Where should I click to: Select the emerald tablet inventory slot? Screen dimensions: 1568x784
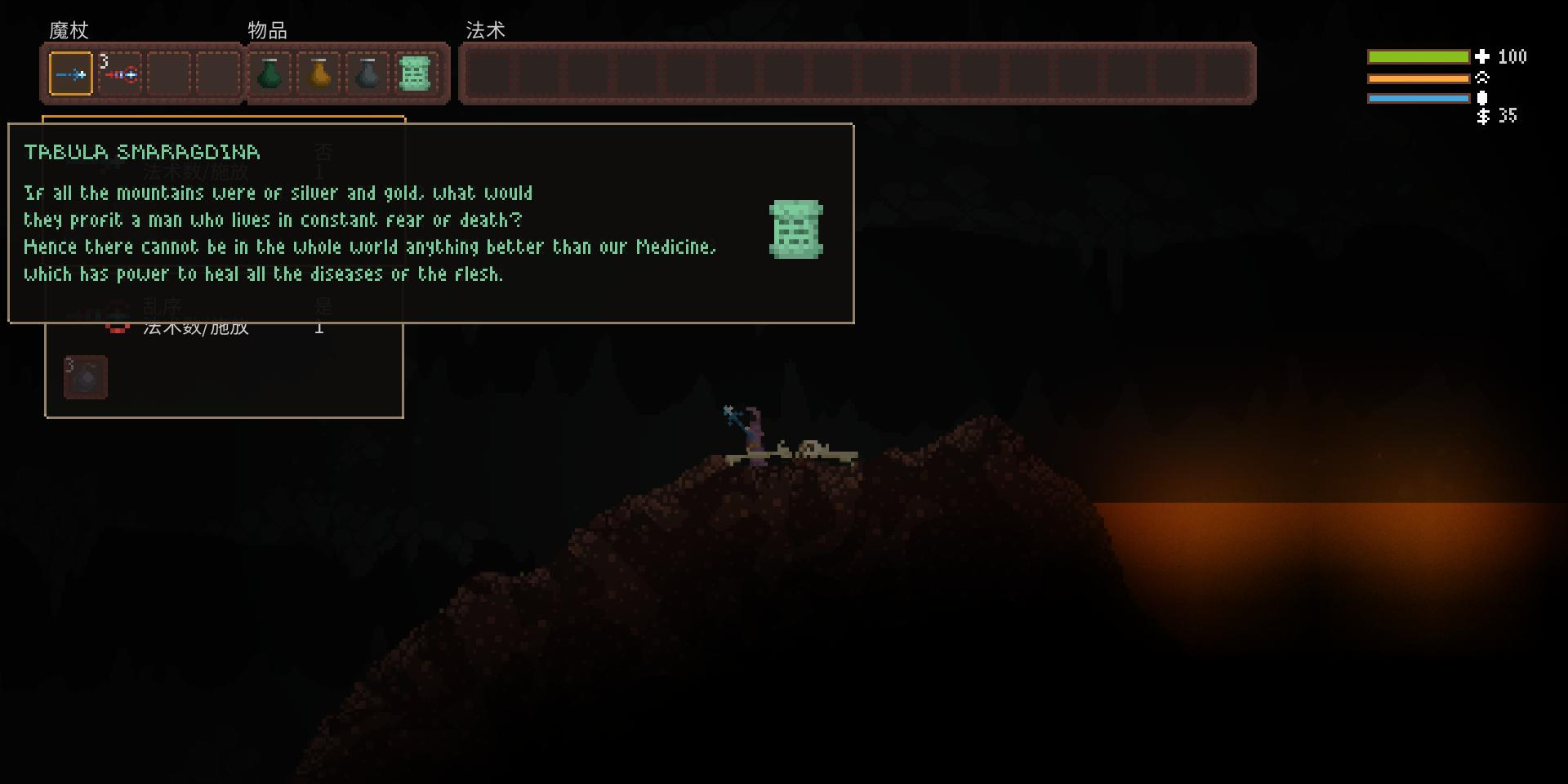point(415,74)
